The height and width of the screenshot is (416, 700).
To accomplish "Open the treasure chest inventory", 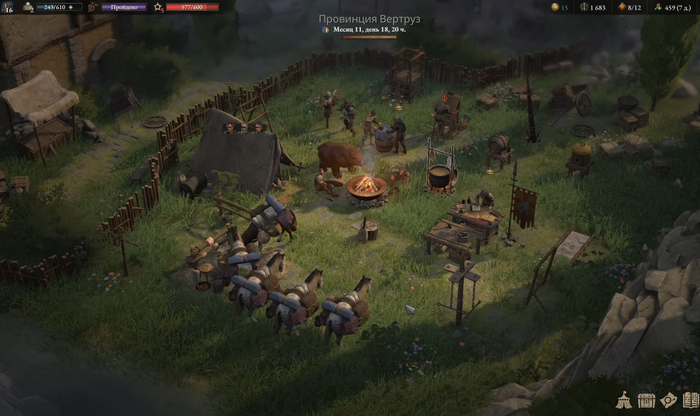I will pos(646,400).
